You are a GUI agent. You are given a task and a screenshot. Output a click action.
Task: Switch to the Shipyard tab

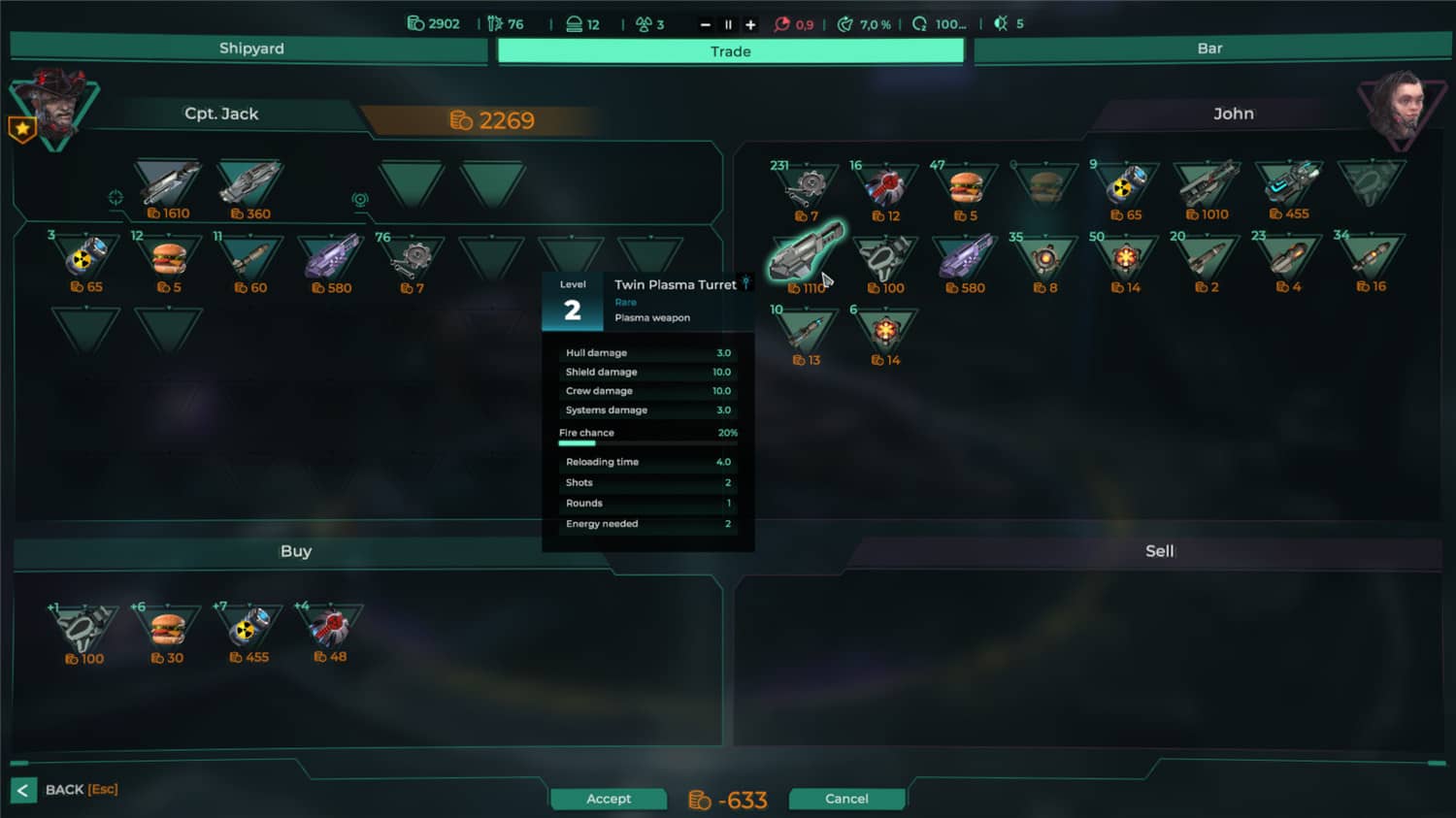coord(248,47)
